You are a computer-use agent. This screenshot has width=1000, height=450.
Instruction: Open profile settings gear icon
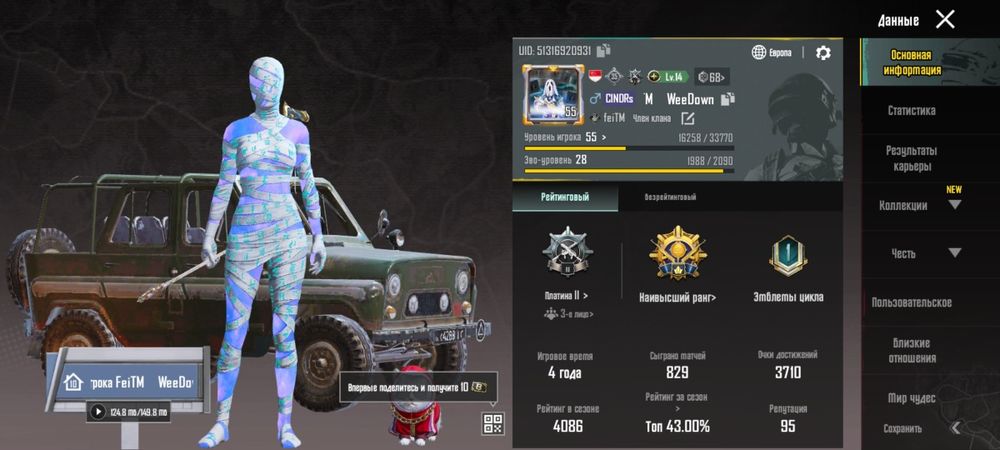click(x=823, y=53)
